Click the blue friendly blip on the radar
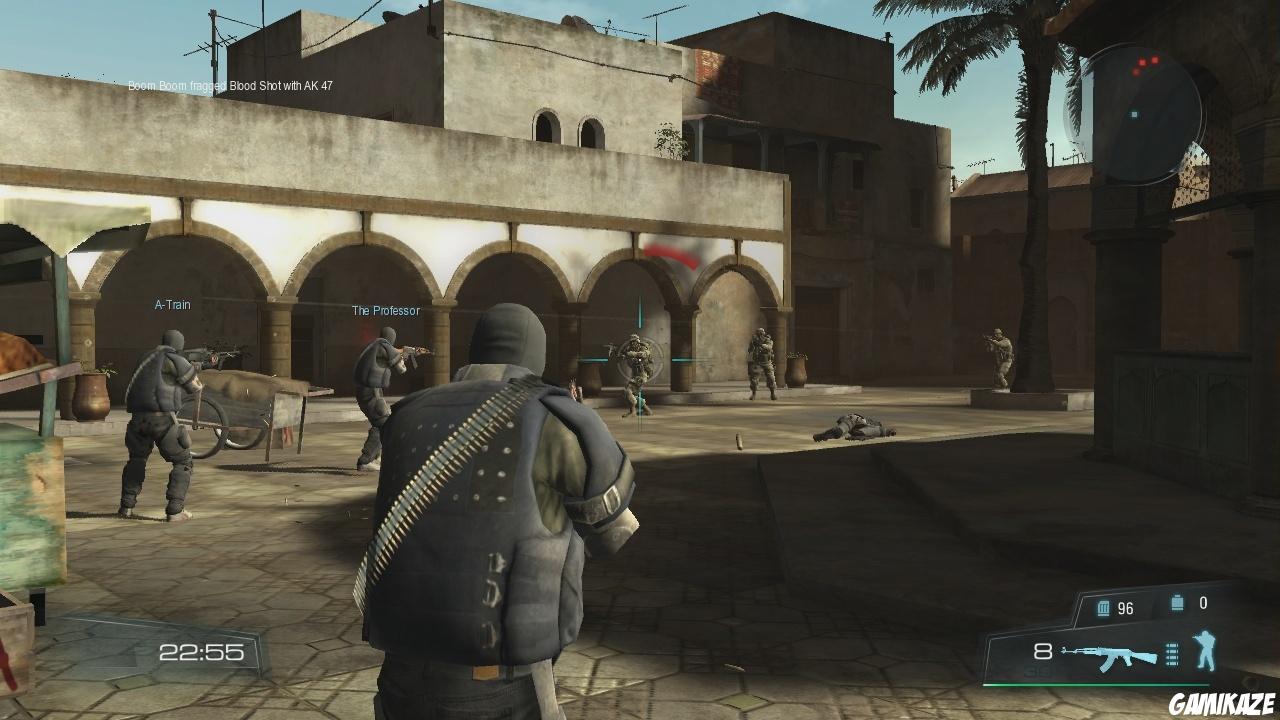1280x720 pixels. [1134, 114]
